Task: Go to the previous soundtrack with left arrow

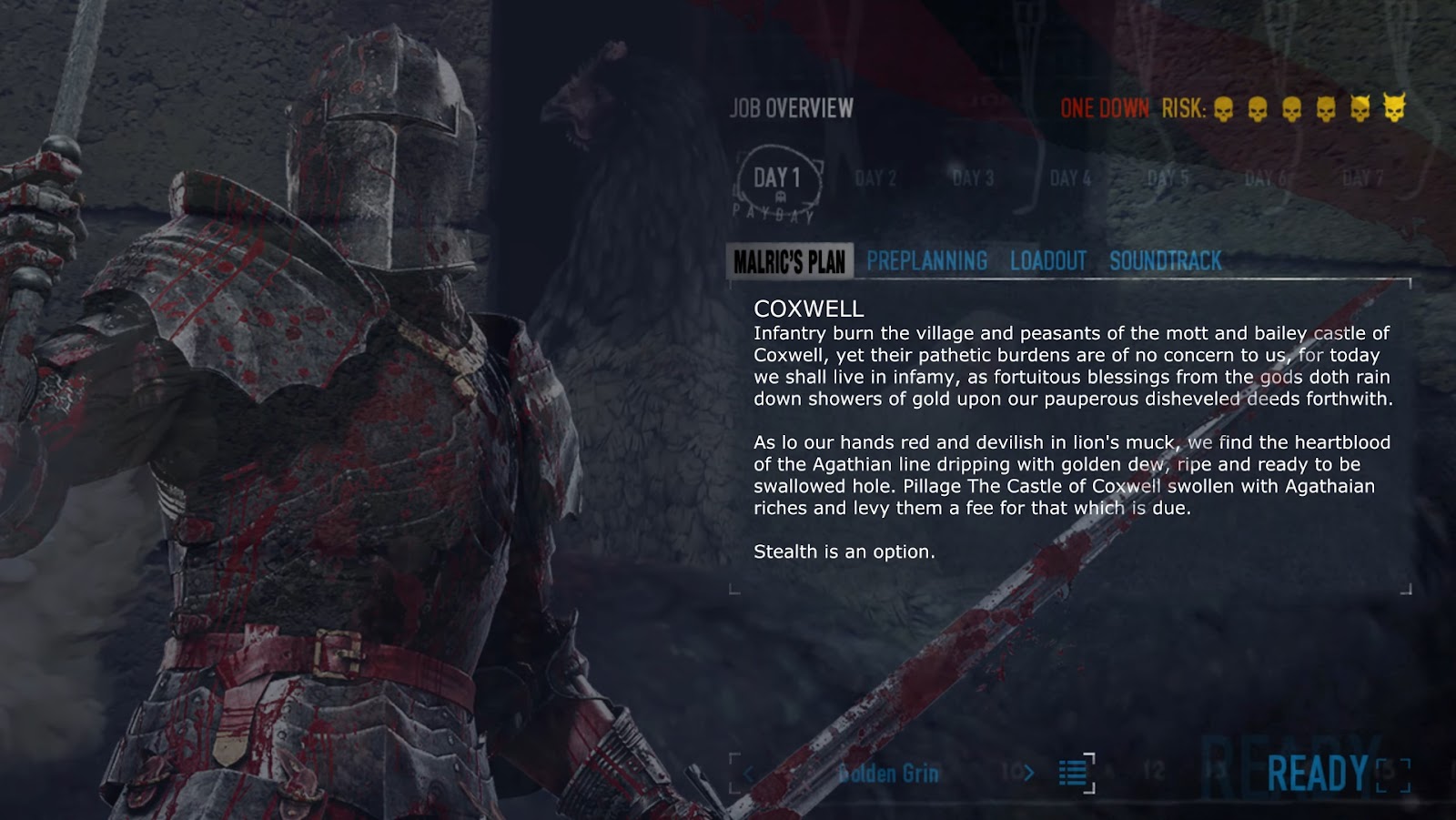Action: pyautogui.click(x=748, y=774)
